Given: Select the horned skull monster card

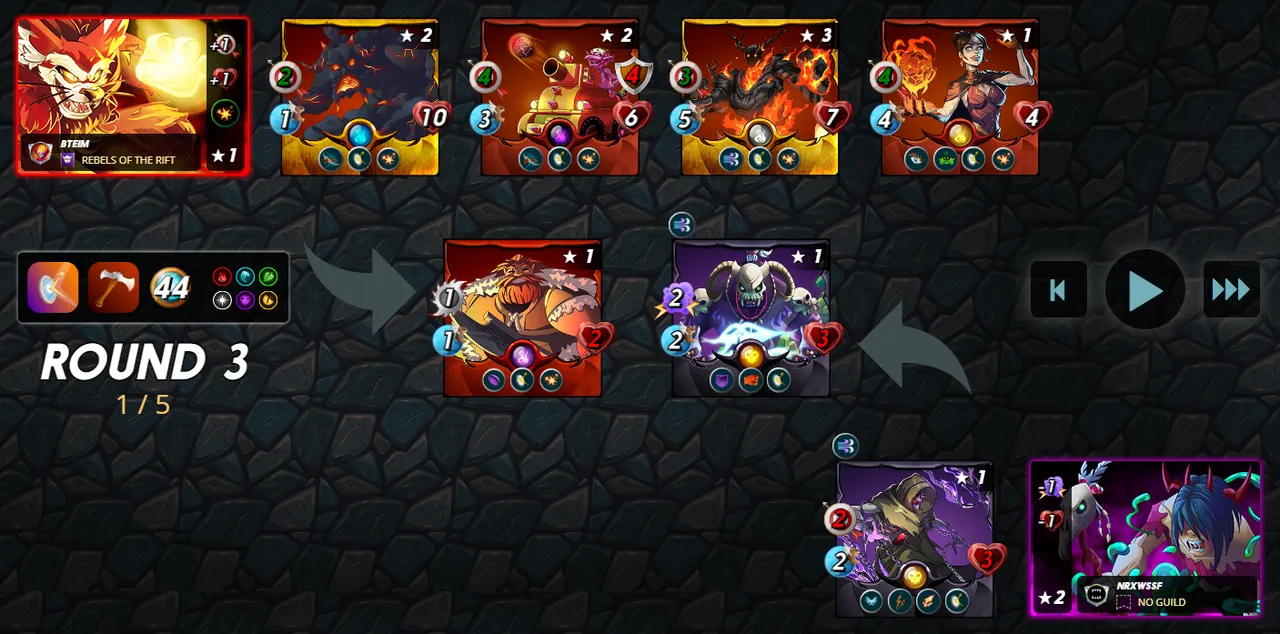Looking at the screenshot, I should pyautogui.click(x=751, y=318).
